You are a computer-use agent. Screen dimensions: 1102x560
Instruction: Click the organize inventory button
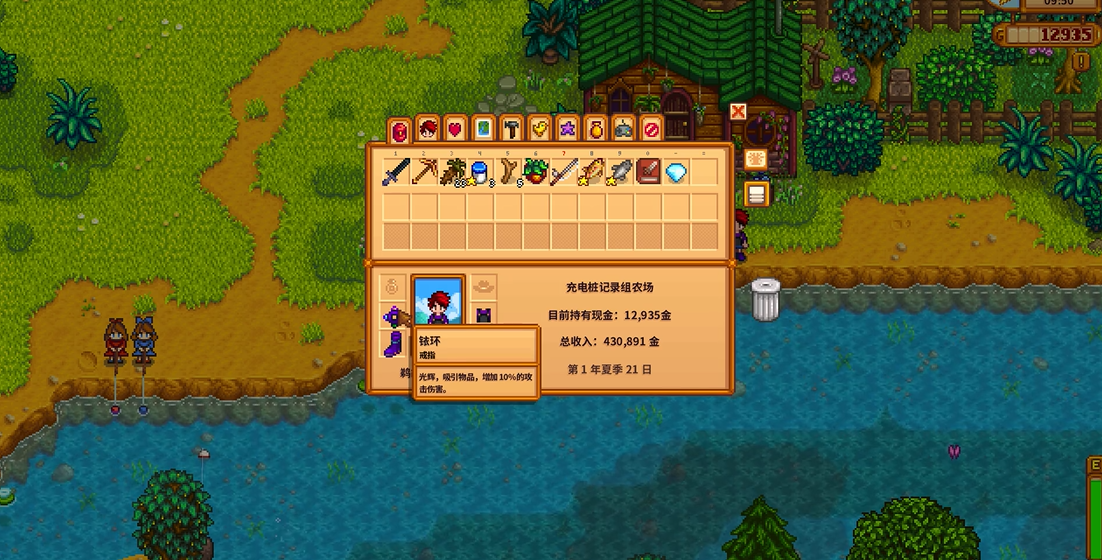pos(755,160)
